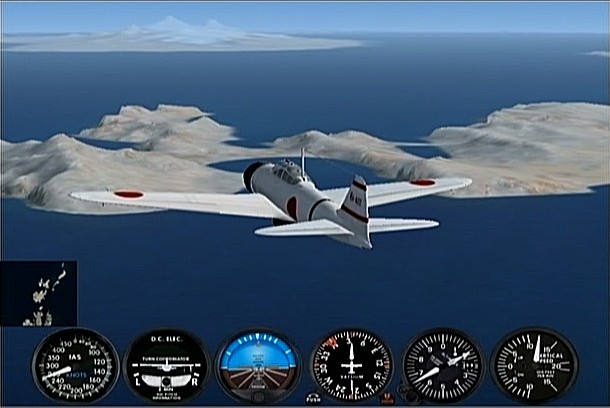The image size is (610, 408).
Task: Click the turn coordinator instrument
Action: [166, 365]
